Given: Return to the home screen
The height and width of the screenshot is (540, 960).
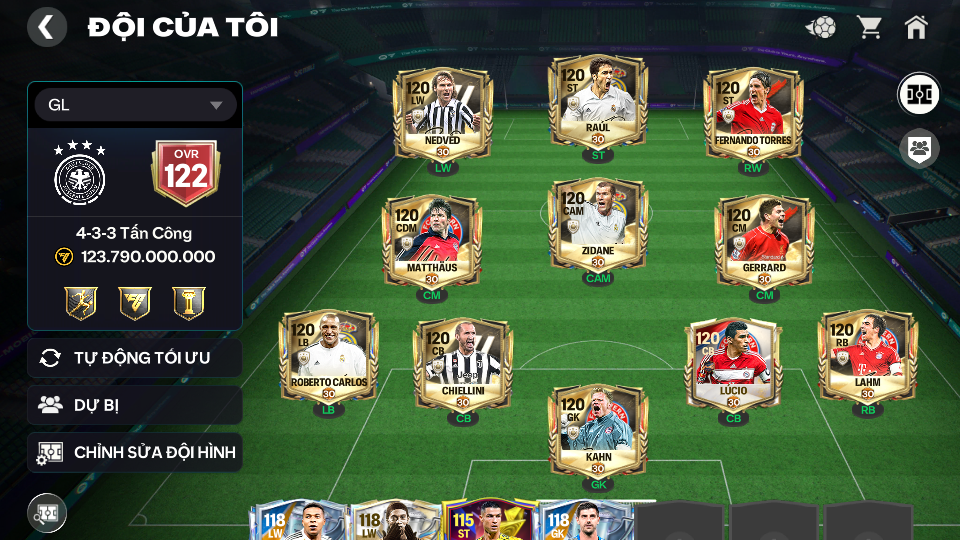Looking at the screenshot, I should [x=916, y=27].
